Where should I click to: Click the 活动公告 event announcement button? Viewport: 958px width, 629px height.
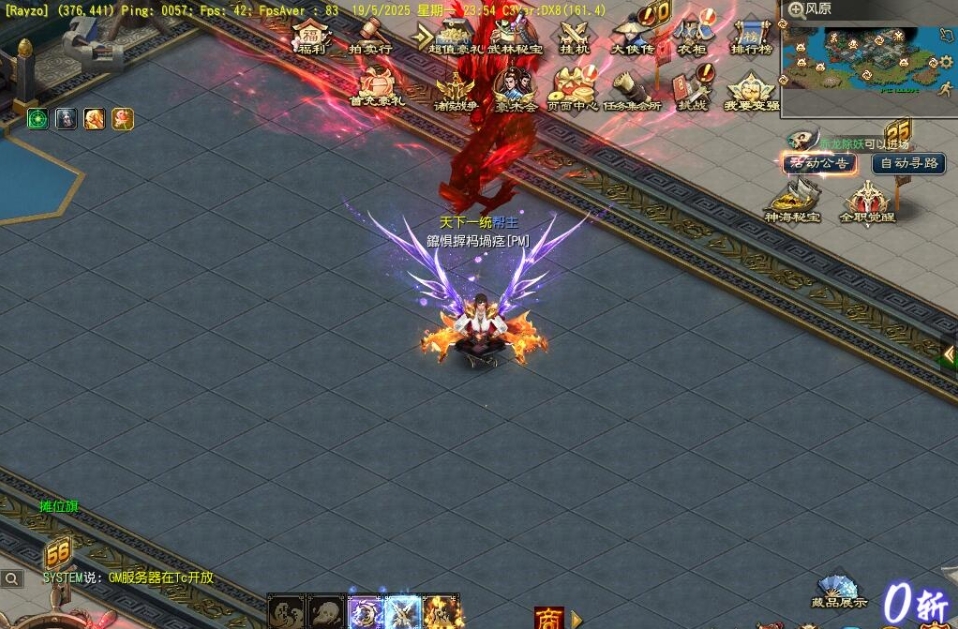click(820, 163)
